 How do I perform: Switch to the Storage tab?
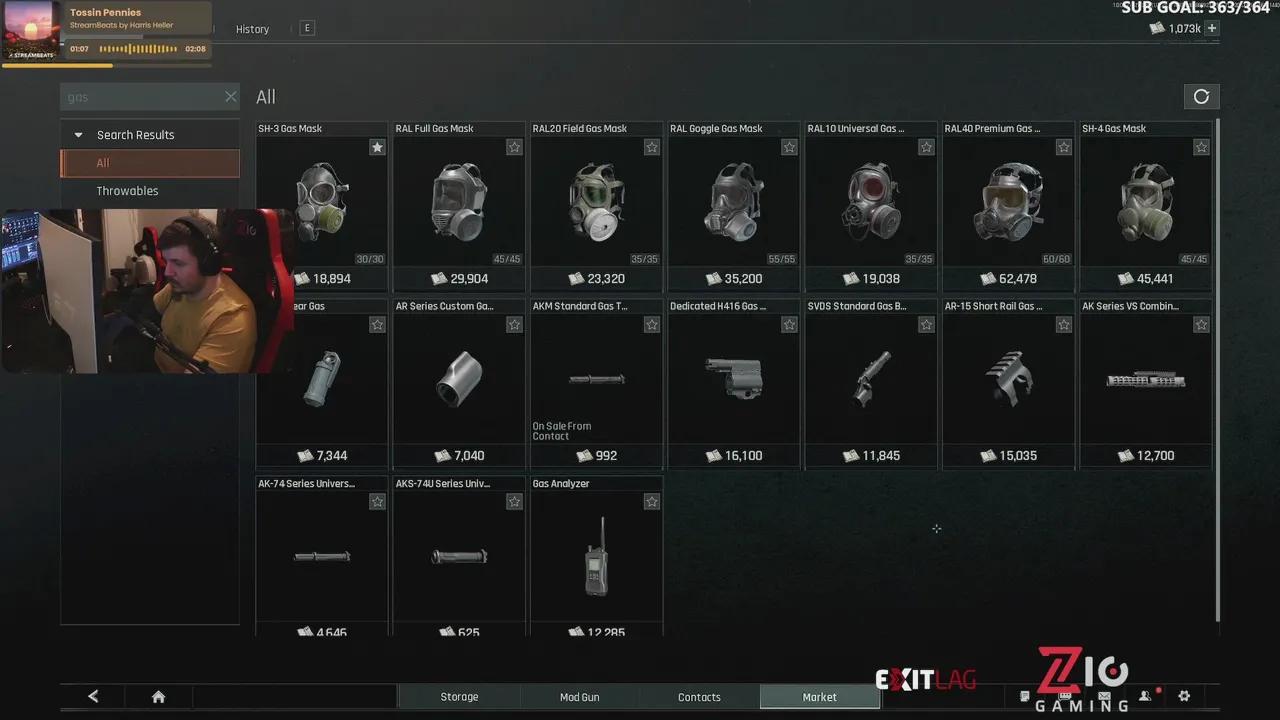click(x=459, y=697)
